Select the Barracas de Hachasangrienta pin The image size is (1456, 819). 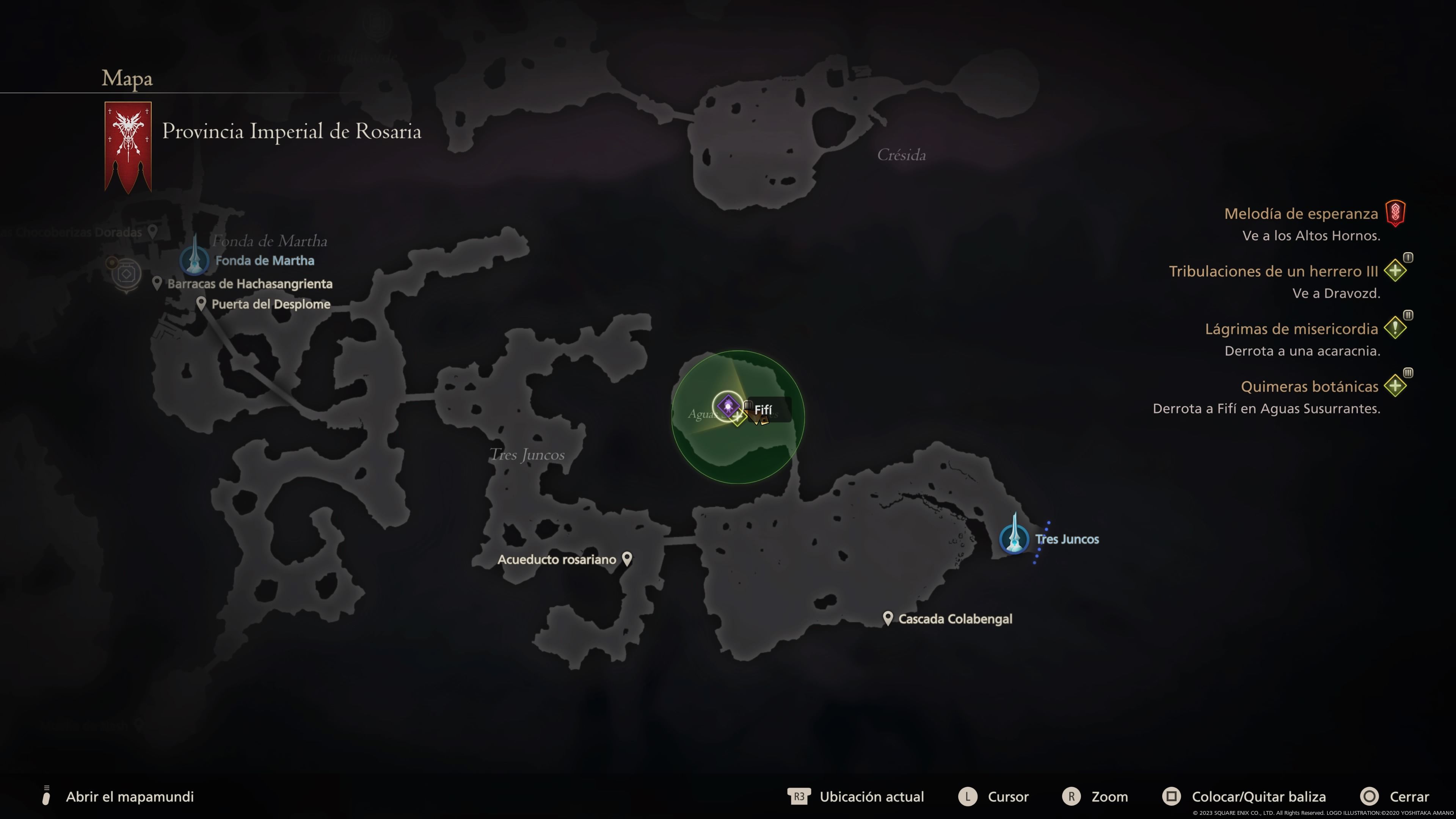(x=157, y=283)
